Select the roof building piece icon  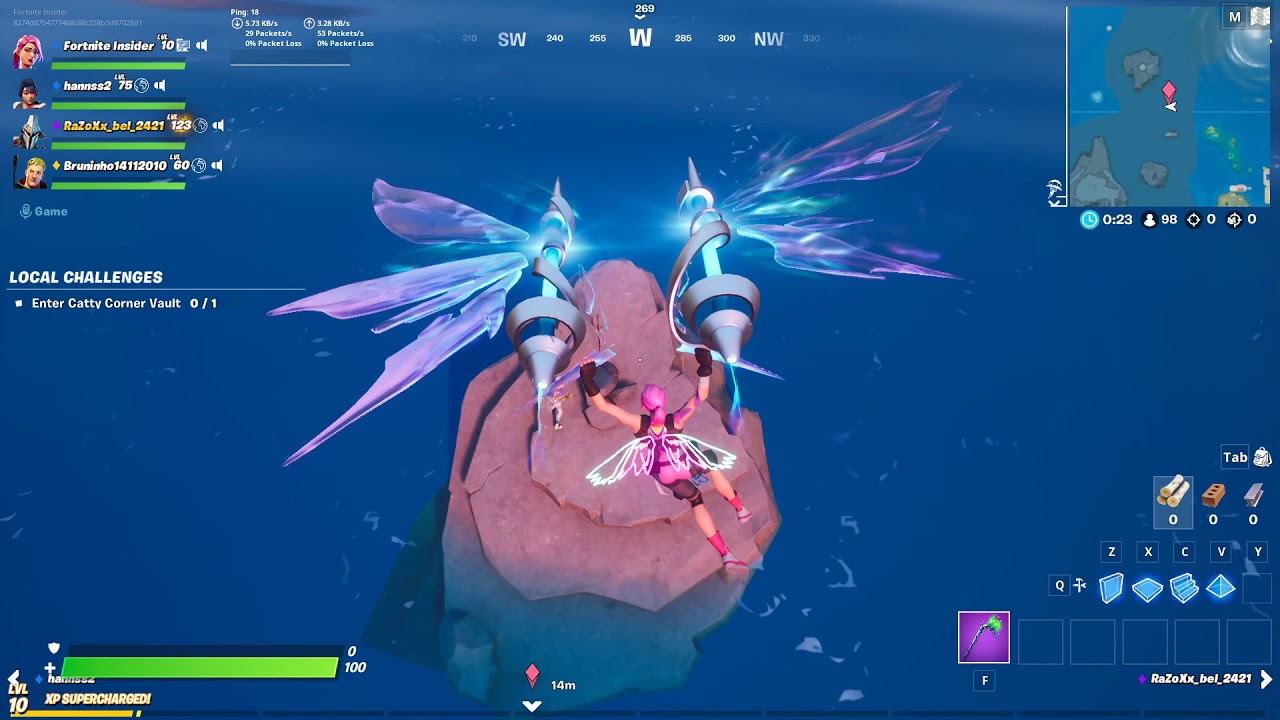1220,588
